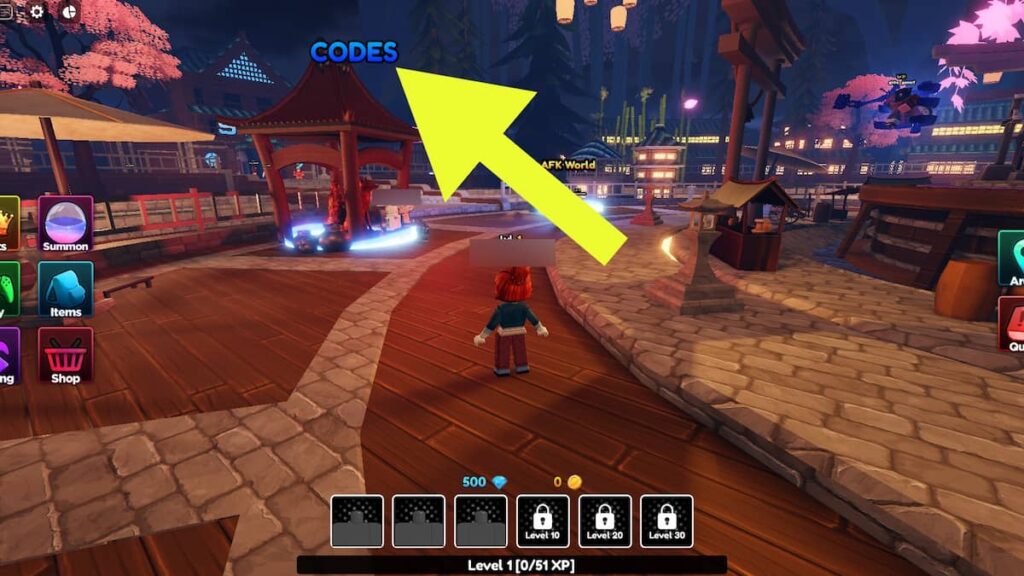Select the locked Level 20 unit slot
The height and width of the screenshot is (576, 1024).
click(605, 521)
